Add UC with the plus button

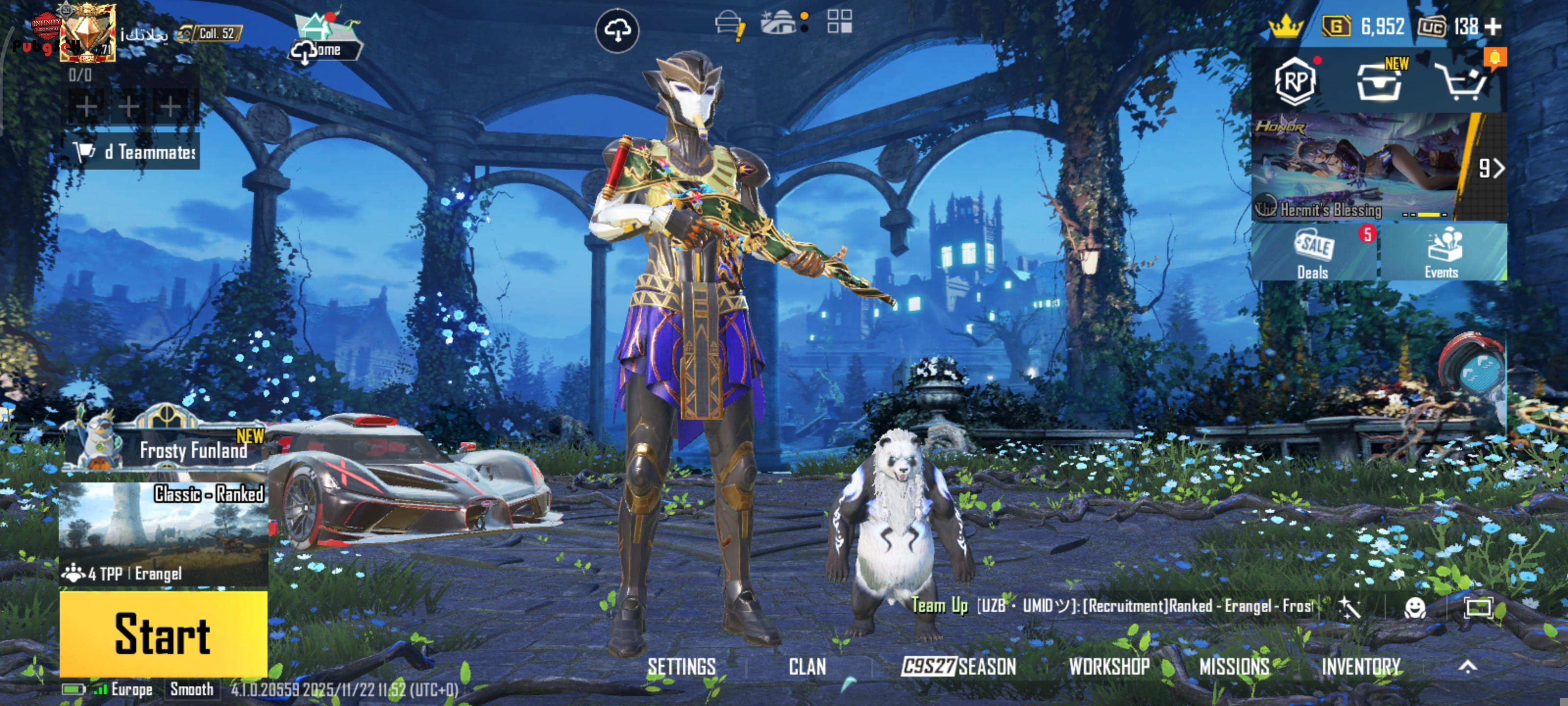tap(1493, 27)
